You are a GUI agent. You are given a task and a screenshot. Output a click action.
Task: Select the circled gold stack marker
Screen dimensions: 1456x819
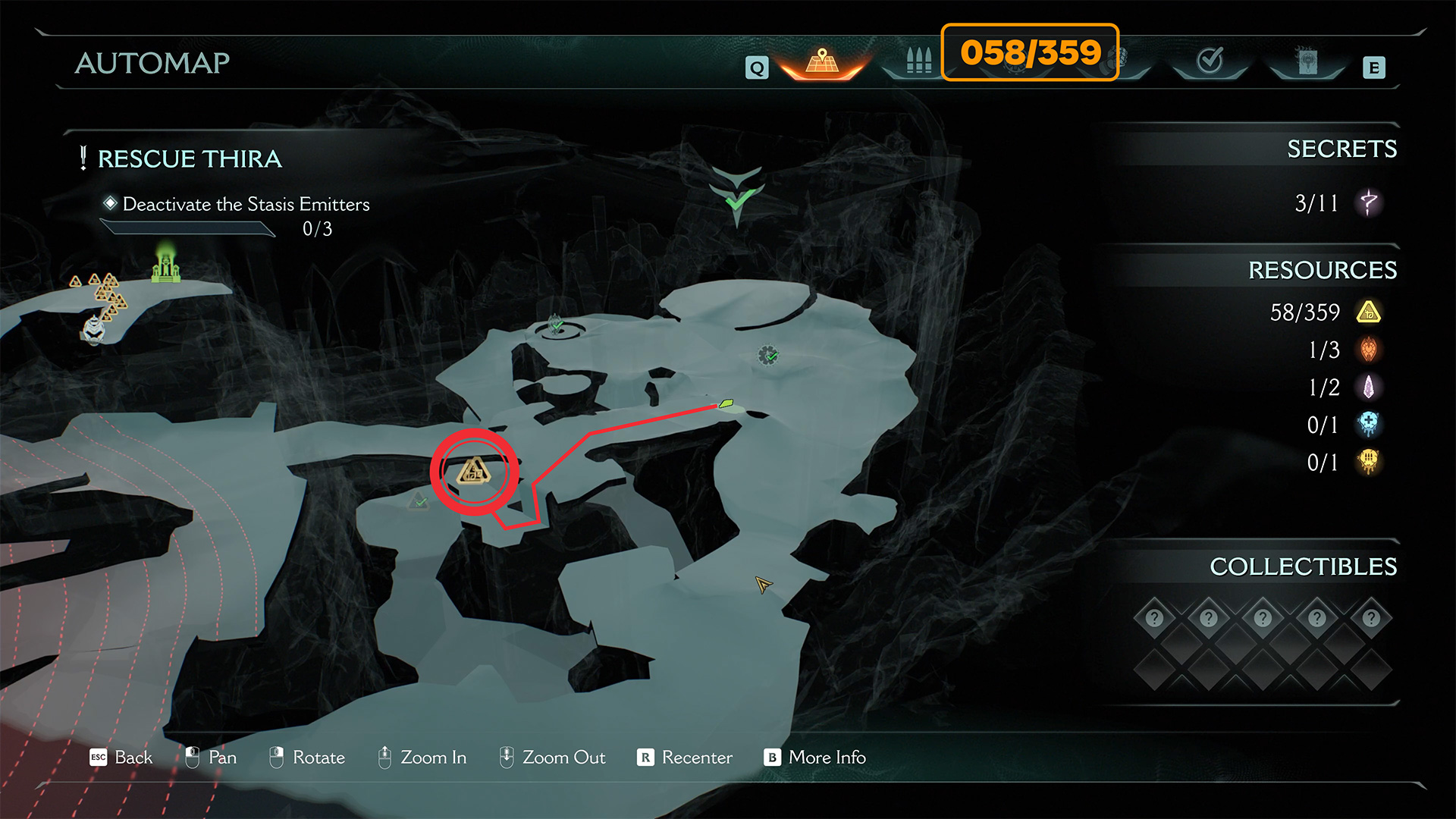[474, 472]
